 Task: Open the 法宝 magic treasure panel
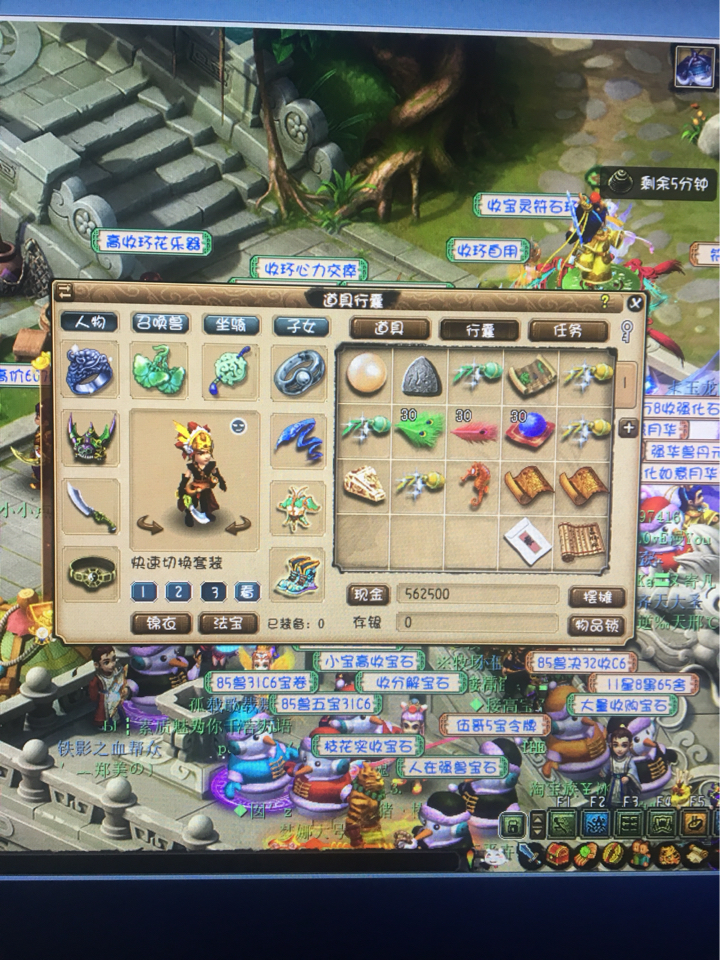coord(229,623)
